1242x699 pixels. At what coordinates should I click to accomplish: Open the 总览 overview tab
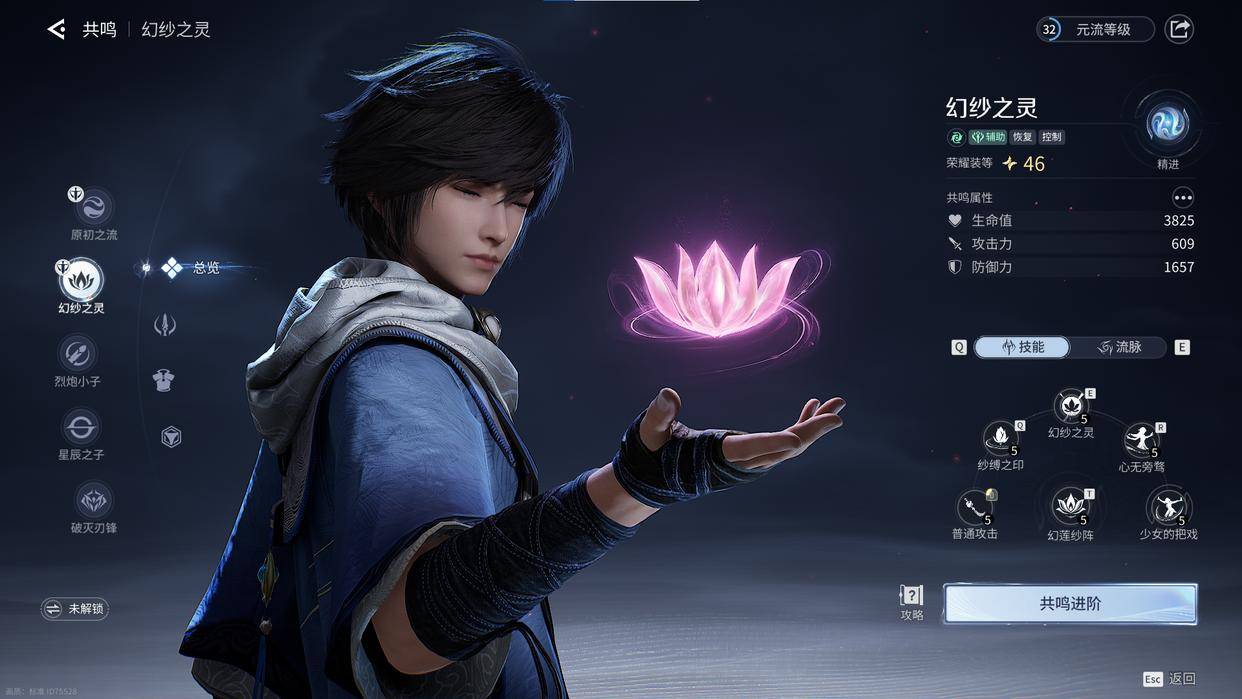click(190, 268)
